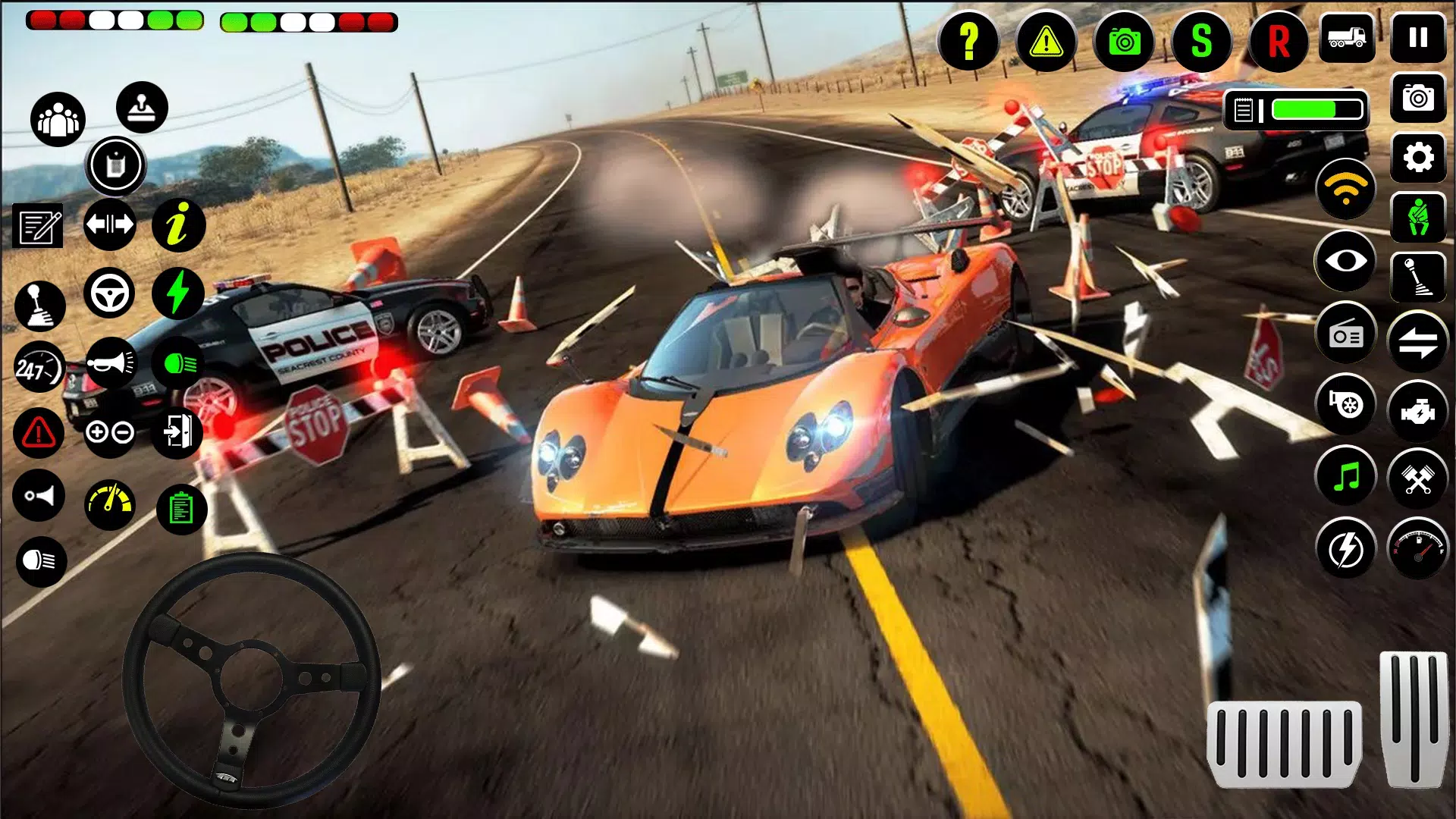Select the green S button
This screenshot has width=1456, height=819.
point(1201,41)
